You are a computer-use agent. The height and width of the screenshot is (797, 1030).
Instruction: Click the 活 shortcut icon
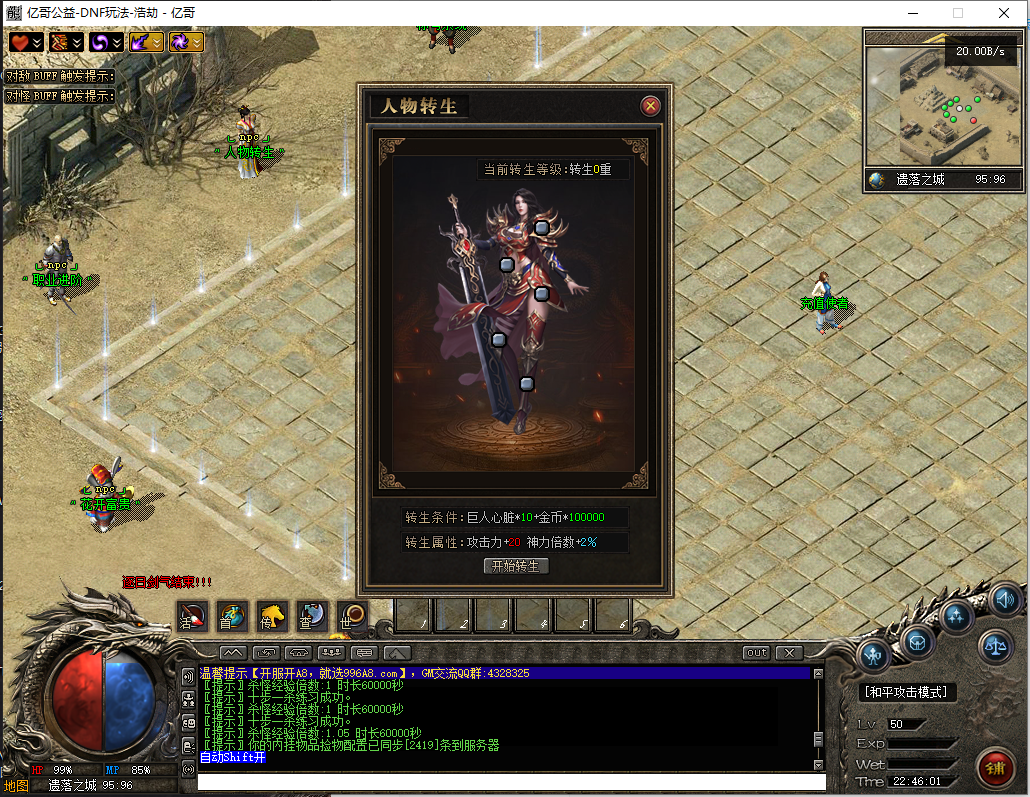pyautogui.click(x=191, y=617)
